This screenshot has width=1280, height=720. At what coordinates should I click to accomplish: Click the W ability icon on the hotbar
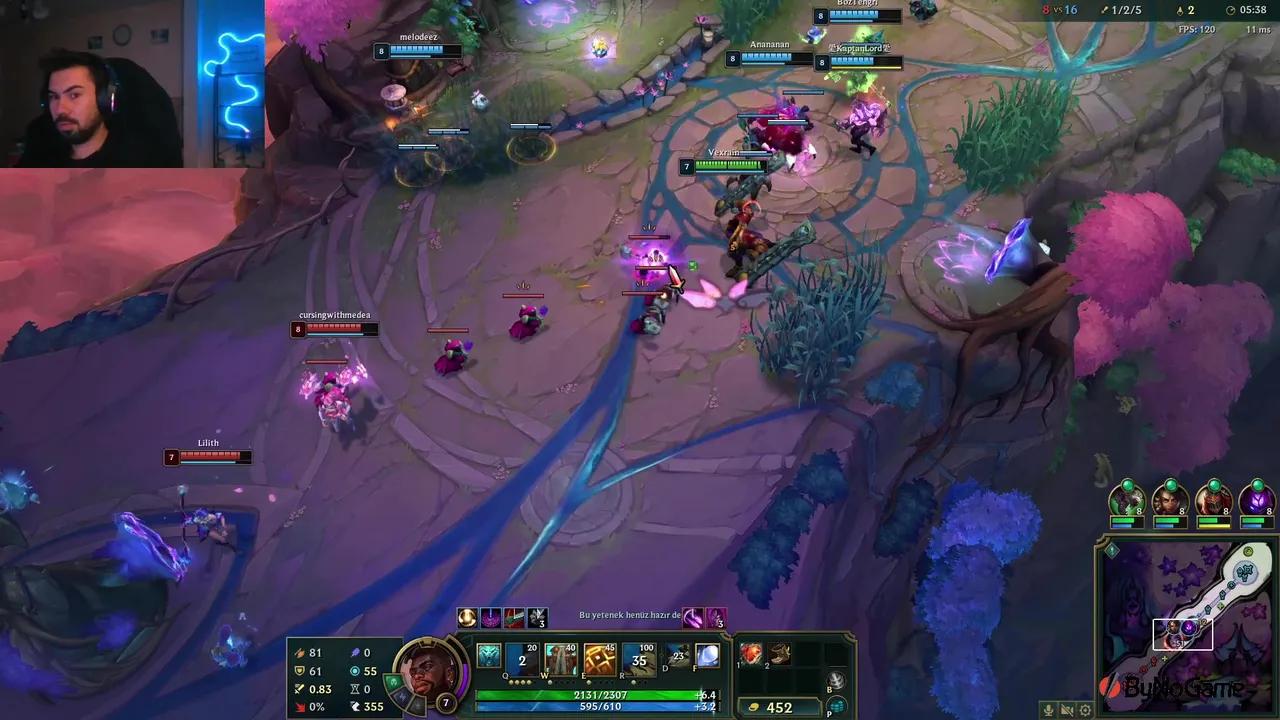click(x=559, y=658)
